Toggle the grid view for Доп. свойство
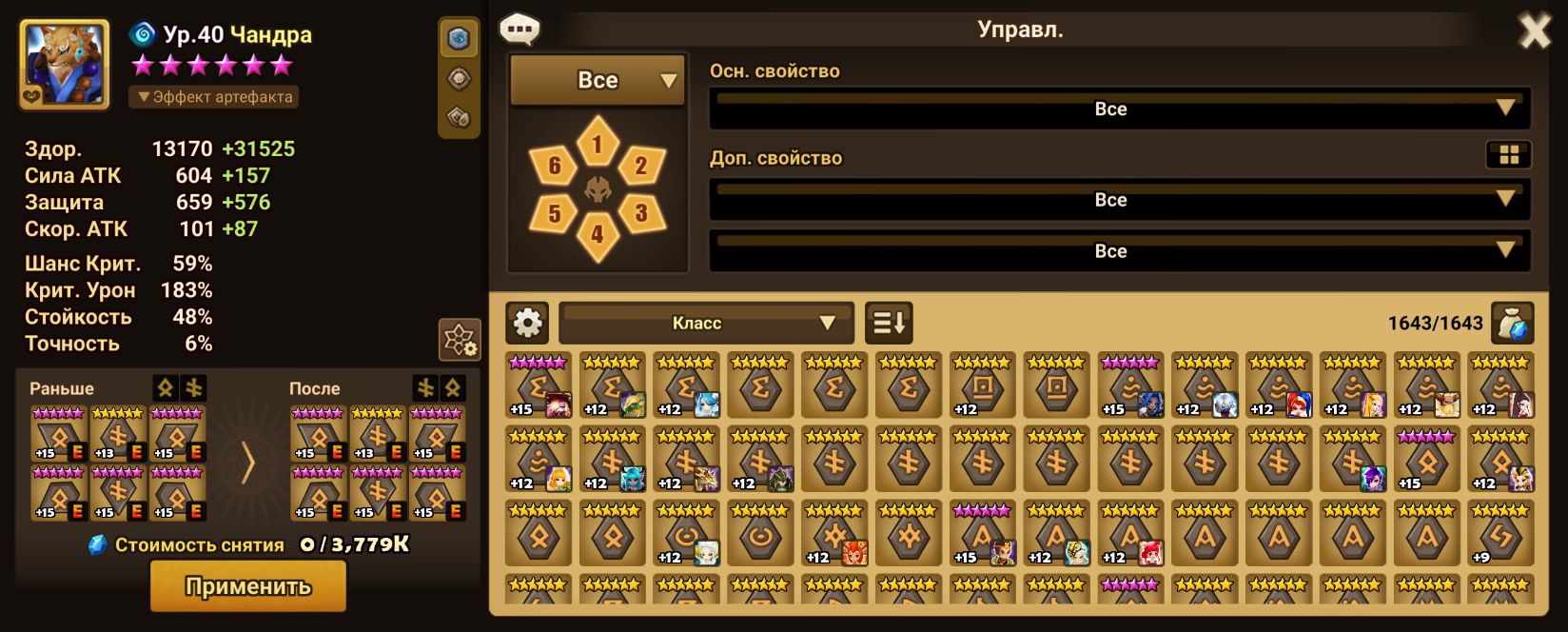The height and width of the screenshot is (632, 1568). 1508,155
